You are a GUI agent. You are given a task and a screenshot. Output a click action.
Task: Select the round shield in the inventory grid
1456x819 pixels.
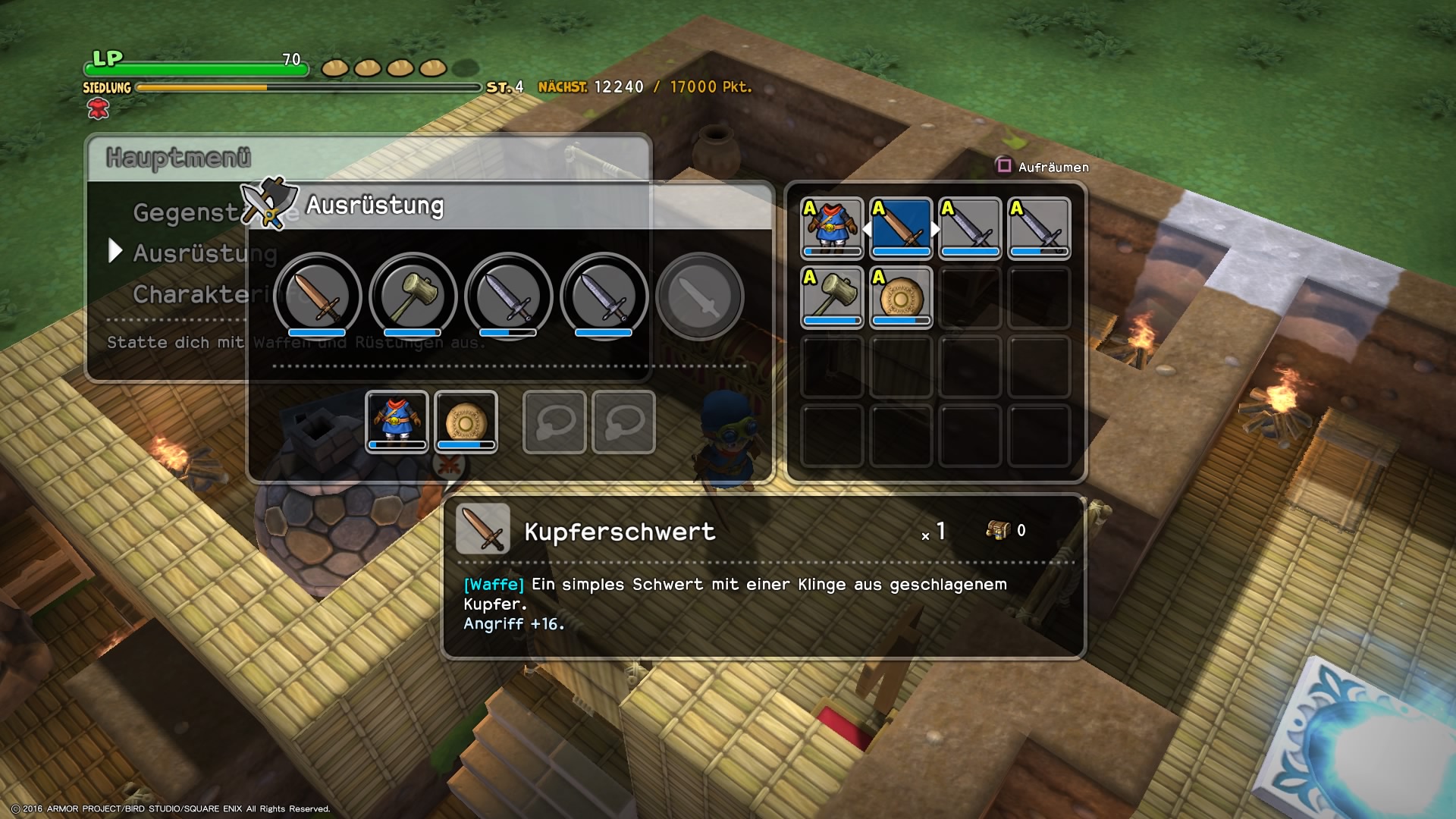point(901,297)
